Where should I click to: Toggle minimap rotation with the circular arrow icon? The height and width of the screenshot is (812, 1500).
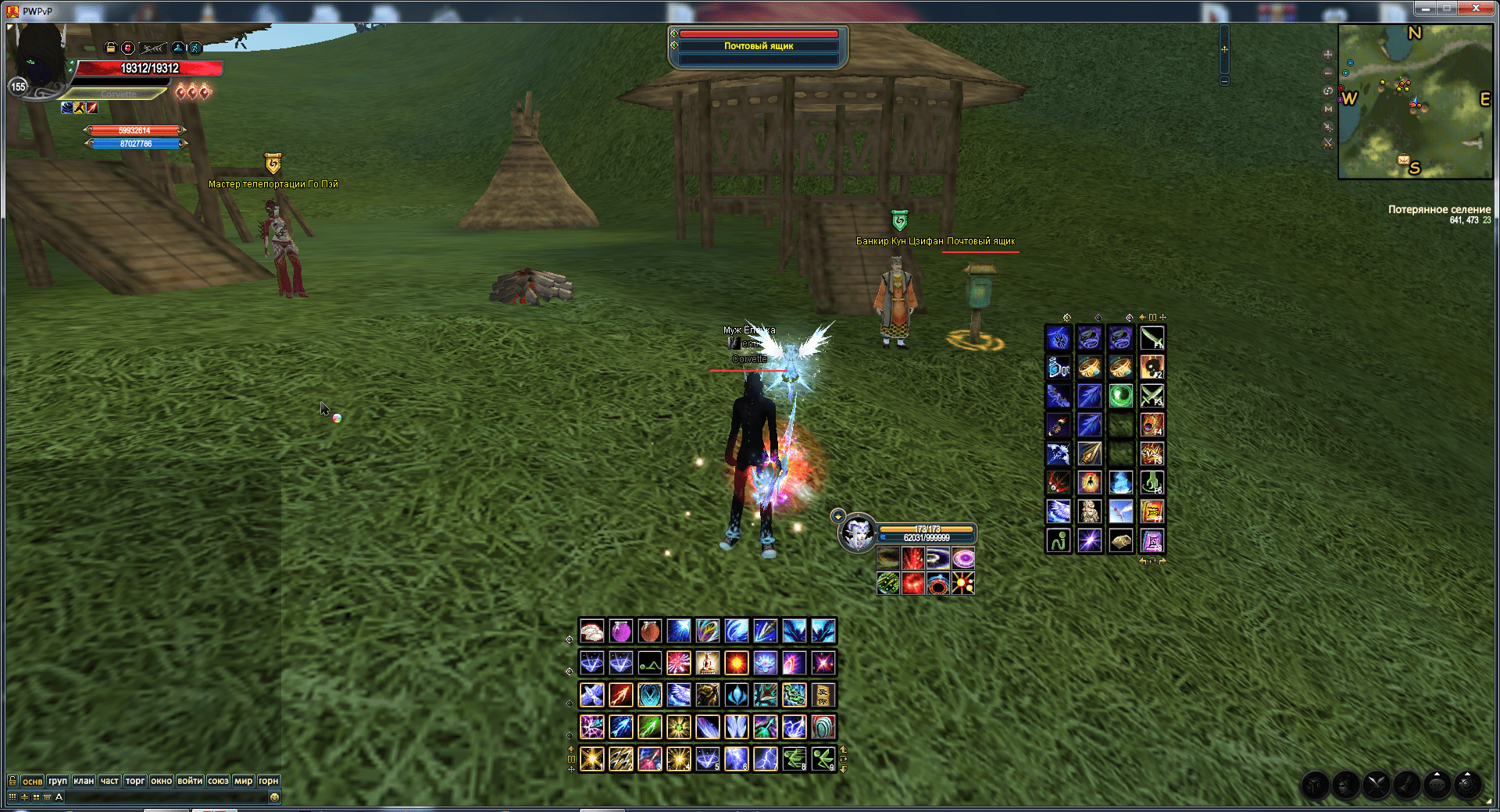click(x=1328, y=91)
